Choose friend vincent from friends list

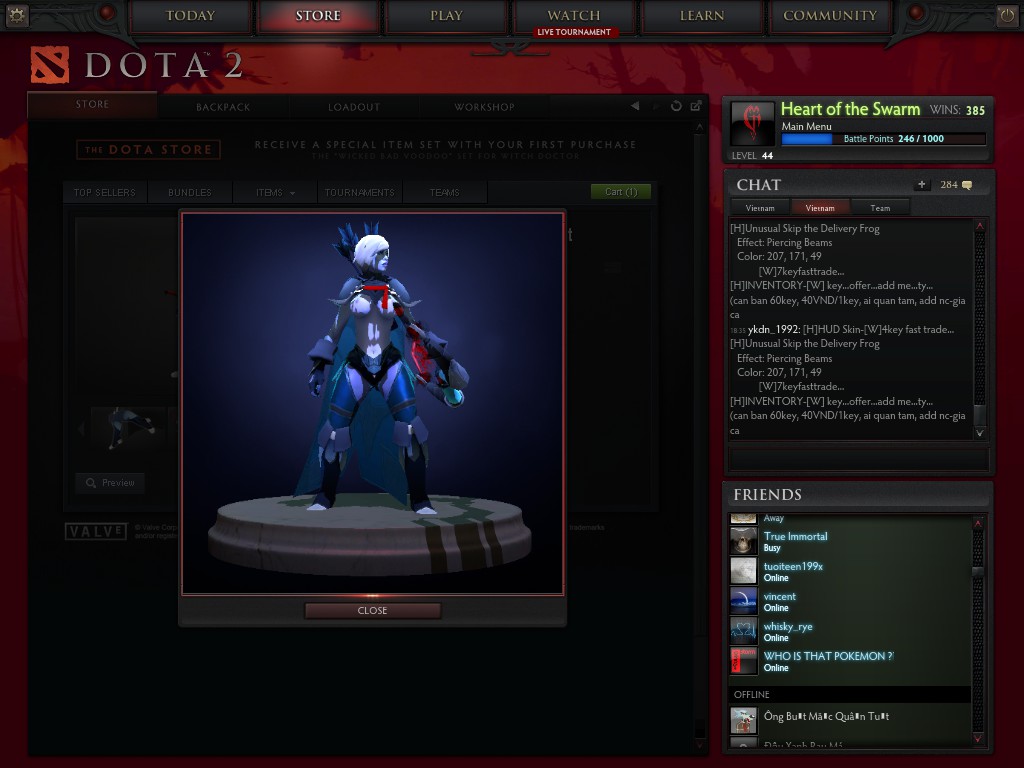(x=780, y=597)
